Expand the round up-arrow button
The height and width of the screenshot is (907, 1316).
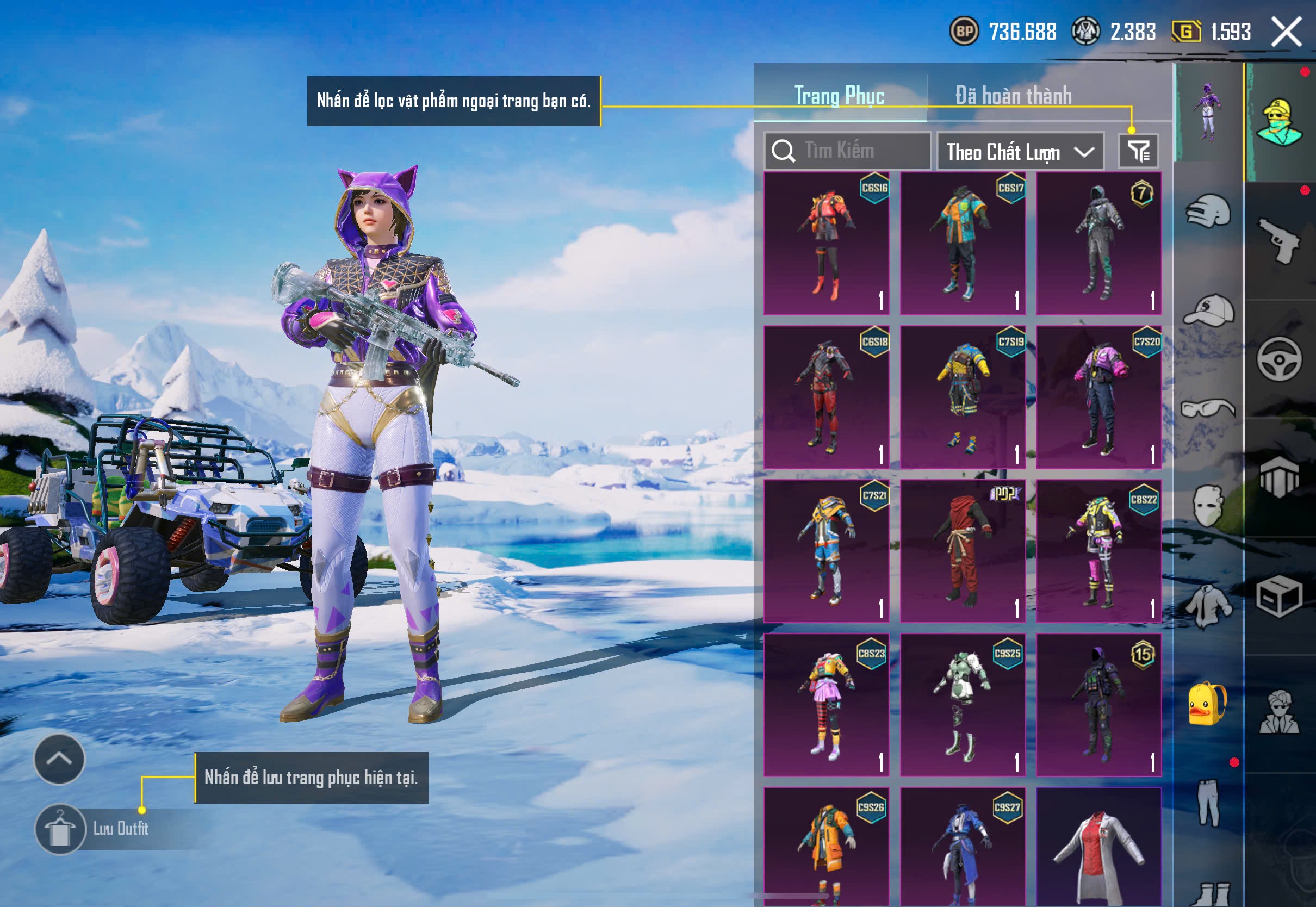point(59,759)
